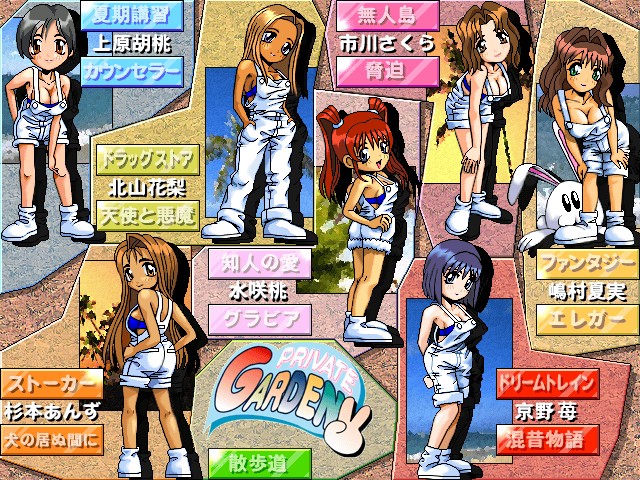Select the orange ストーカー scenario
640x480 pixels.
coord(51,383)
